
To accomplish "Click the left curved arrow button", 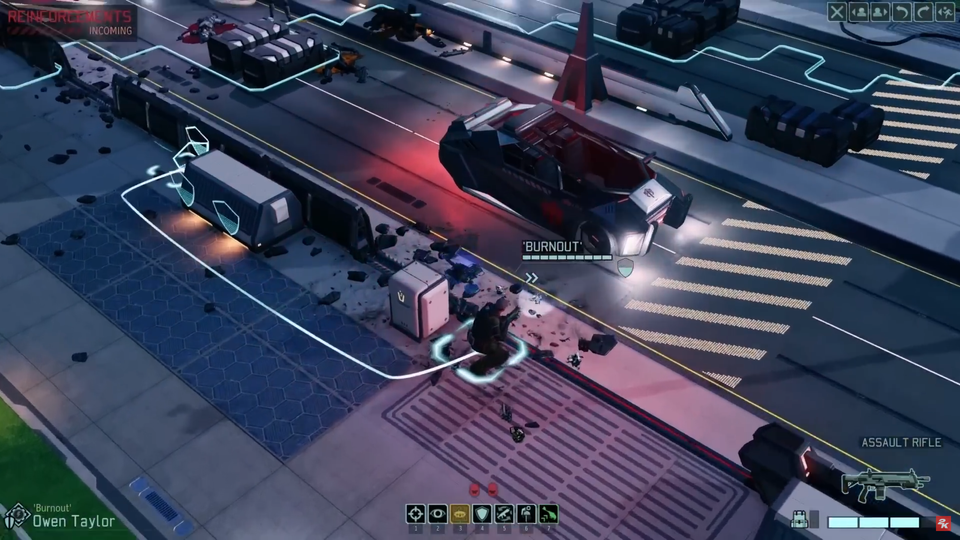I will (902, 12).
